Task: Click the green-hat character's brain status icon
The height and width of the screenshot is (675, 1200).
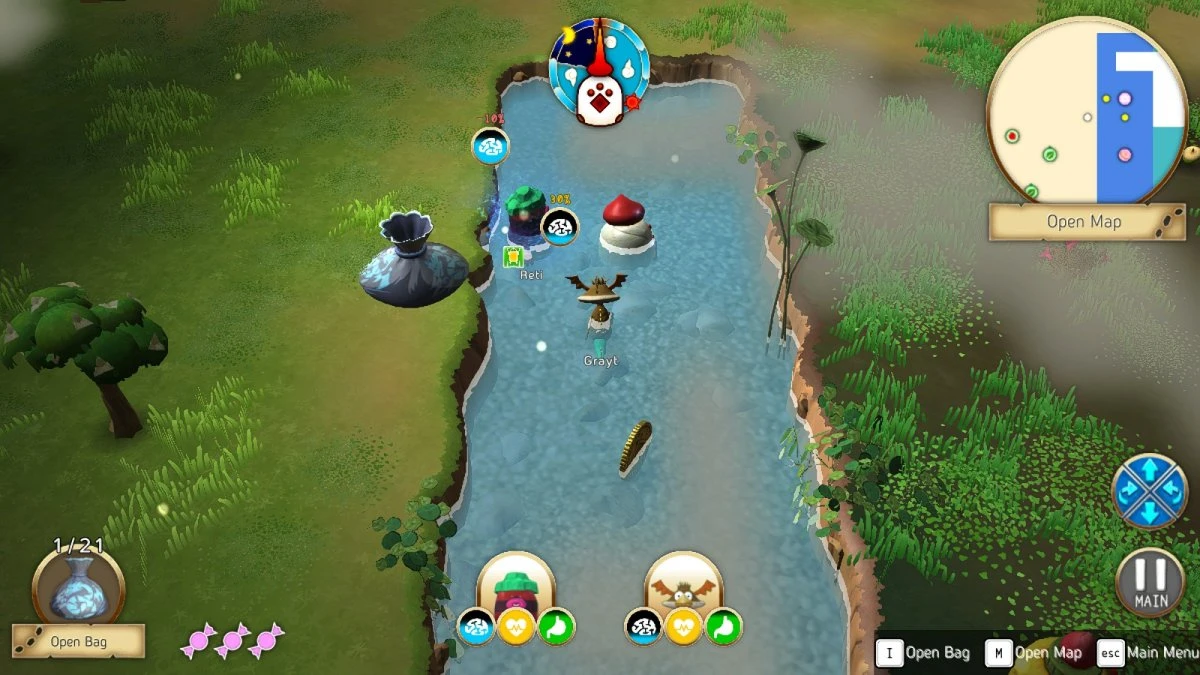Action: (x=475, y=627)
